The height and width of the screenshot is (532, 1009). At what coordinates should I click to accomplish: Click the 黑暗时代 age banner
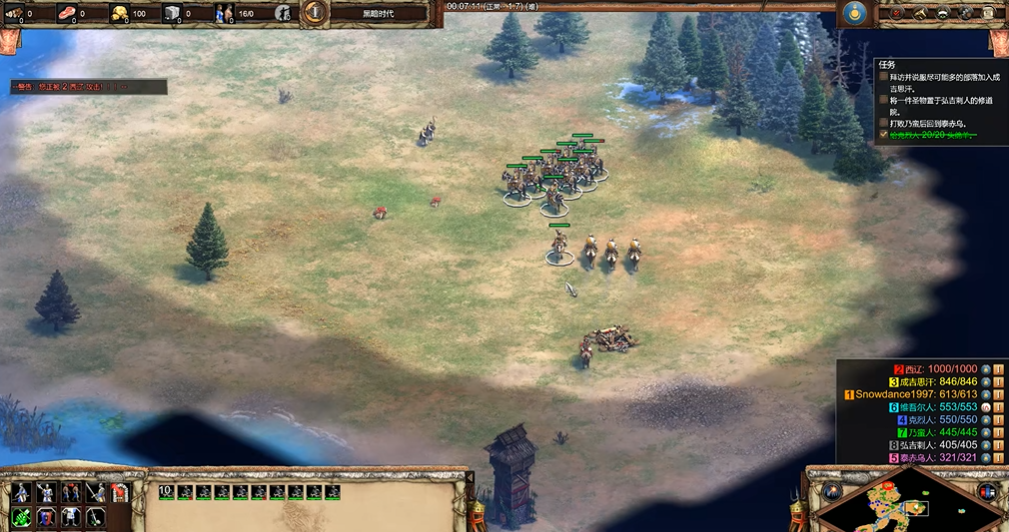(377, 13)
